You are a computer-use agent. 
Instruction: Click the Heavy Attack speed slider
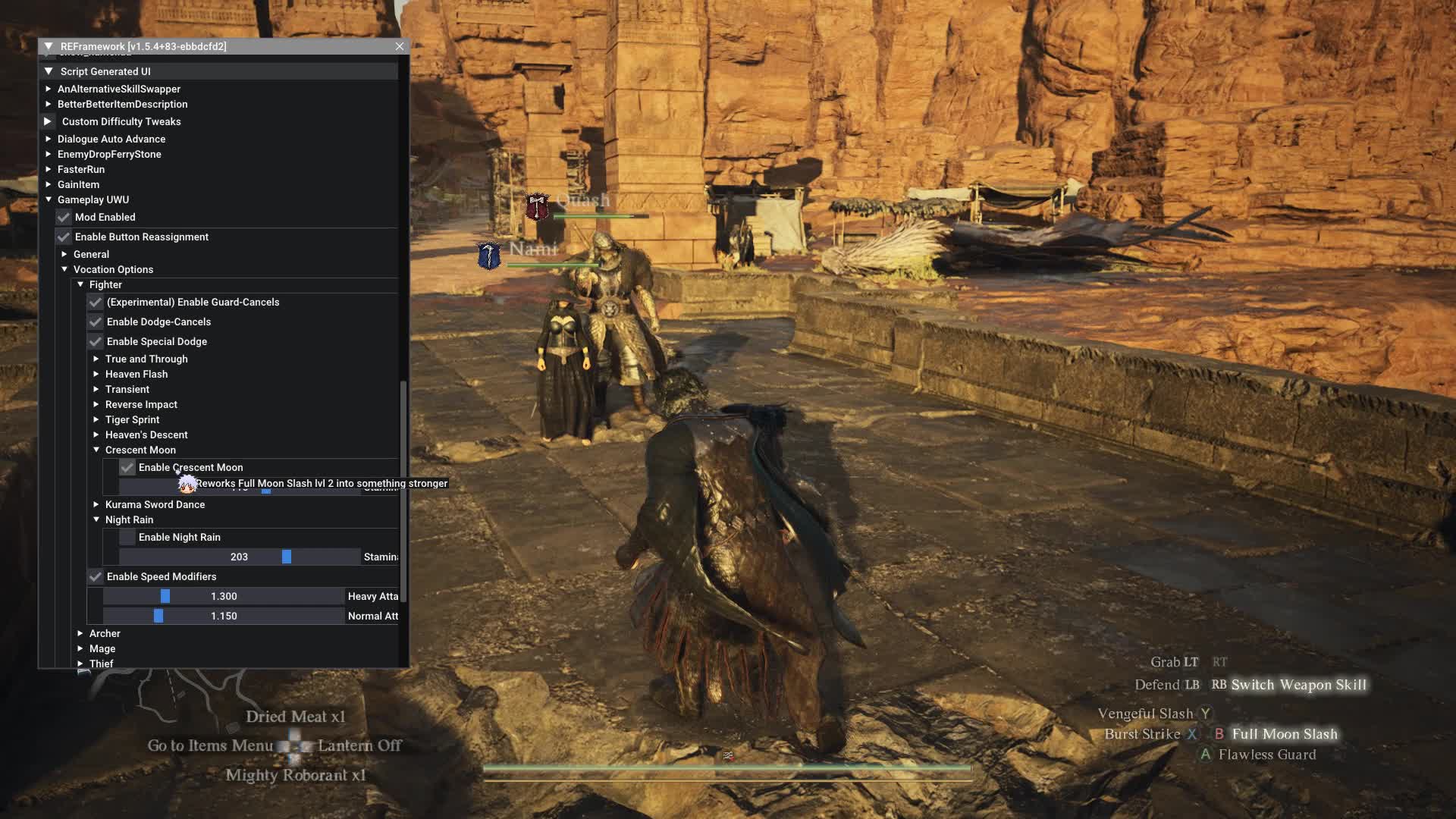pyautogui.click(x=224, y=597)
